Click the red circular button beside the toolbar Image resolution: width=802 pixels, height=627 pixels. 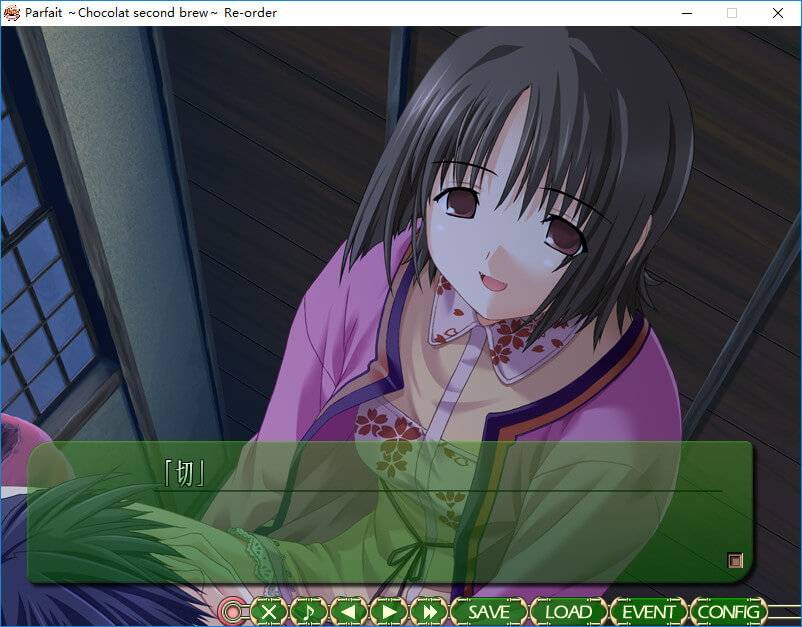pyautogui.click(x=233, y=611)
